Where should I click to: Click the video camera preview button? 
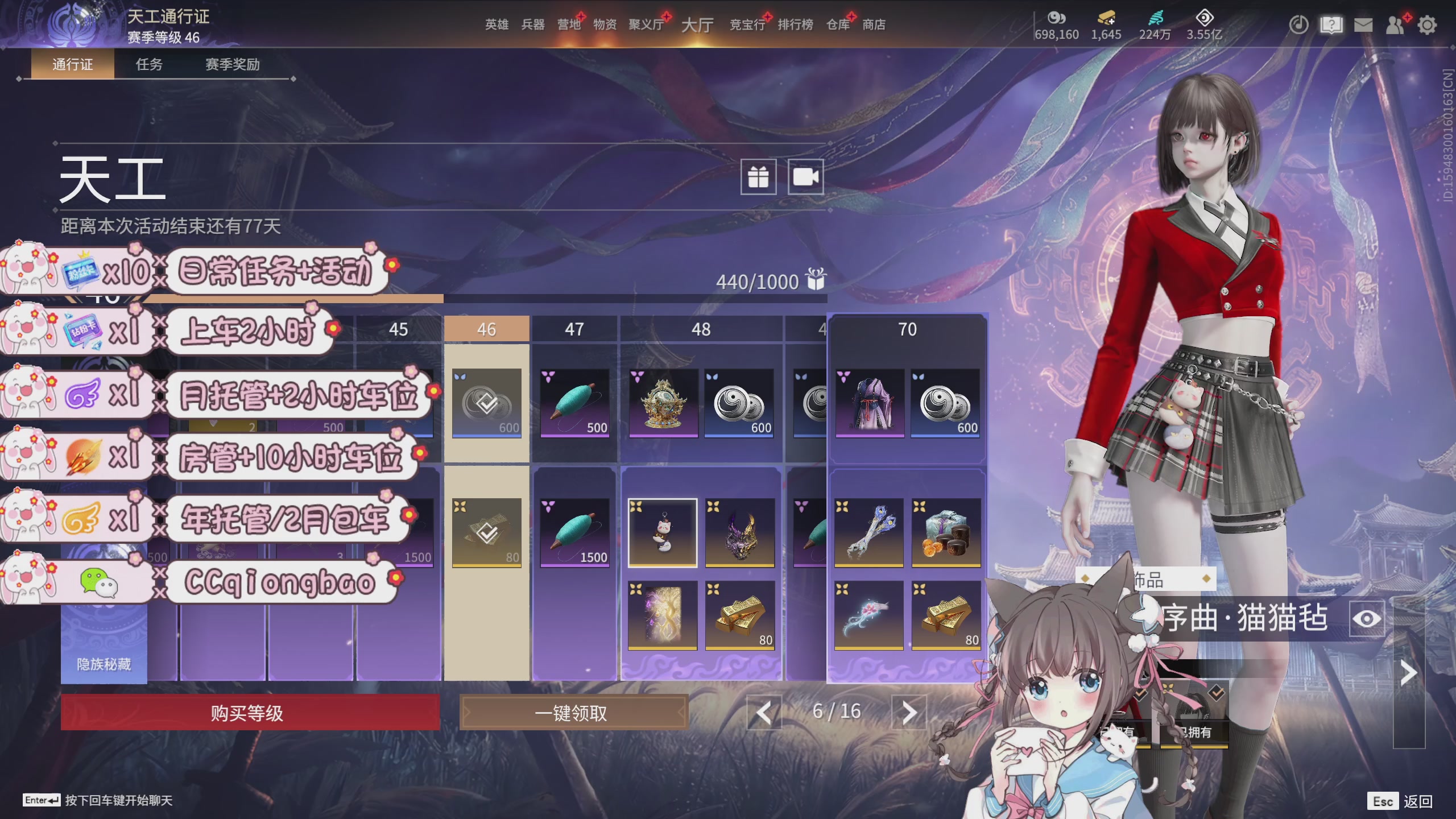(805, 177)
